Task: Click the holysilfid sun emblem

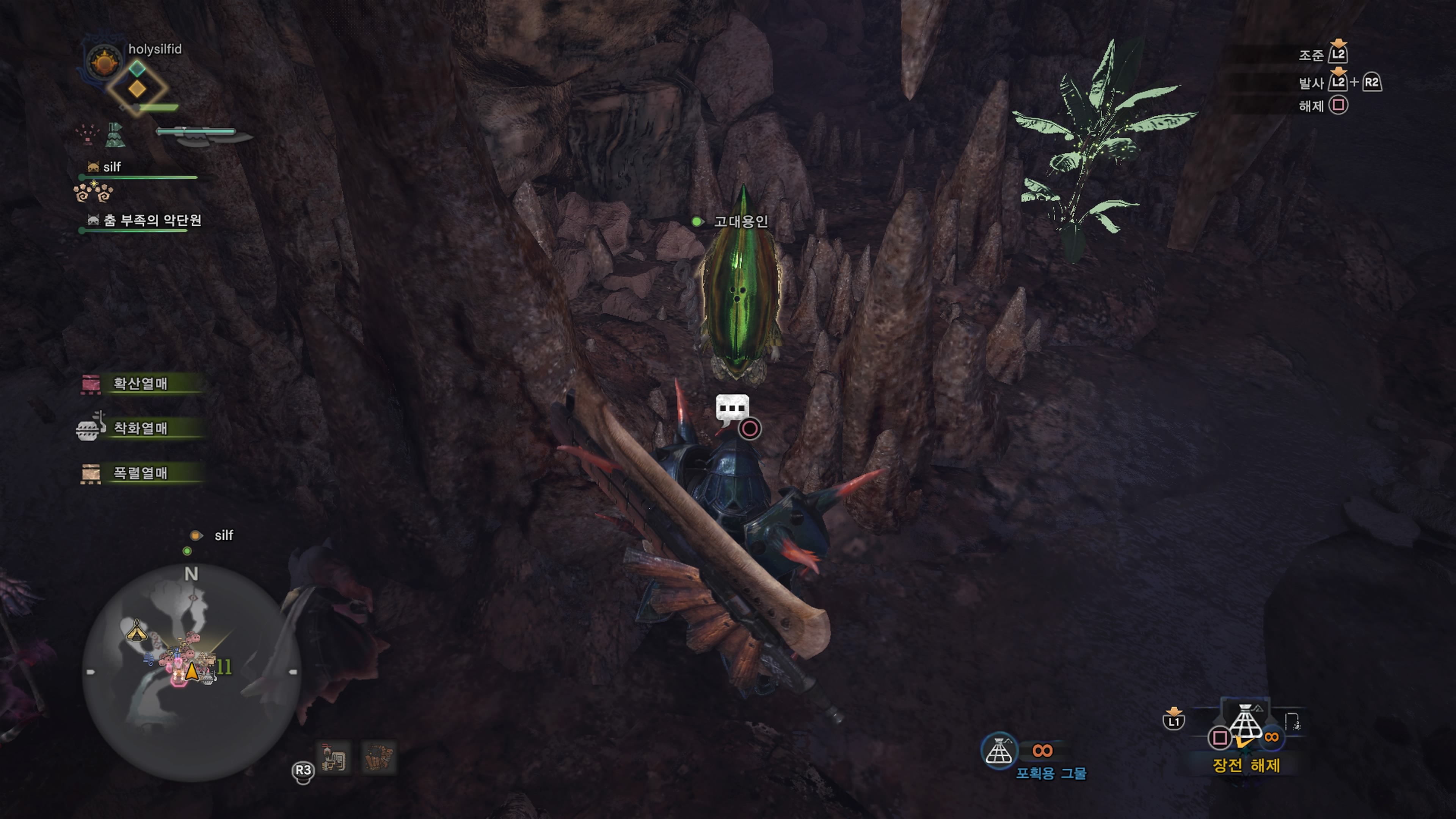Action: tap(104, 61)
